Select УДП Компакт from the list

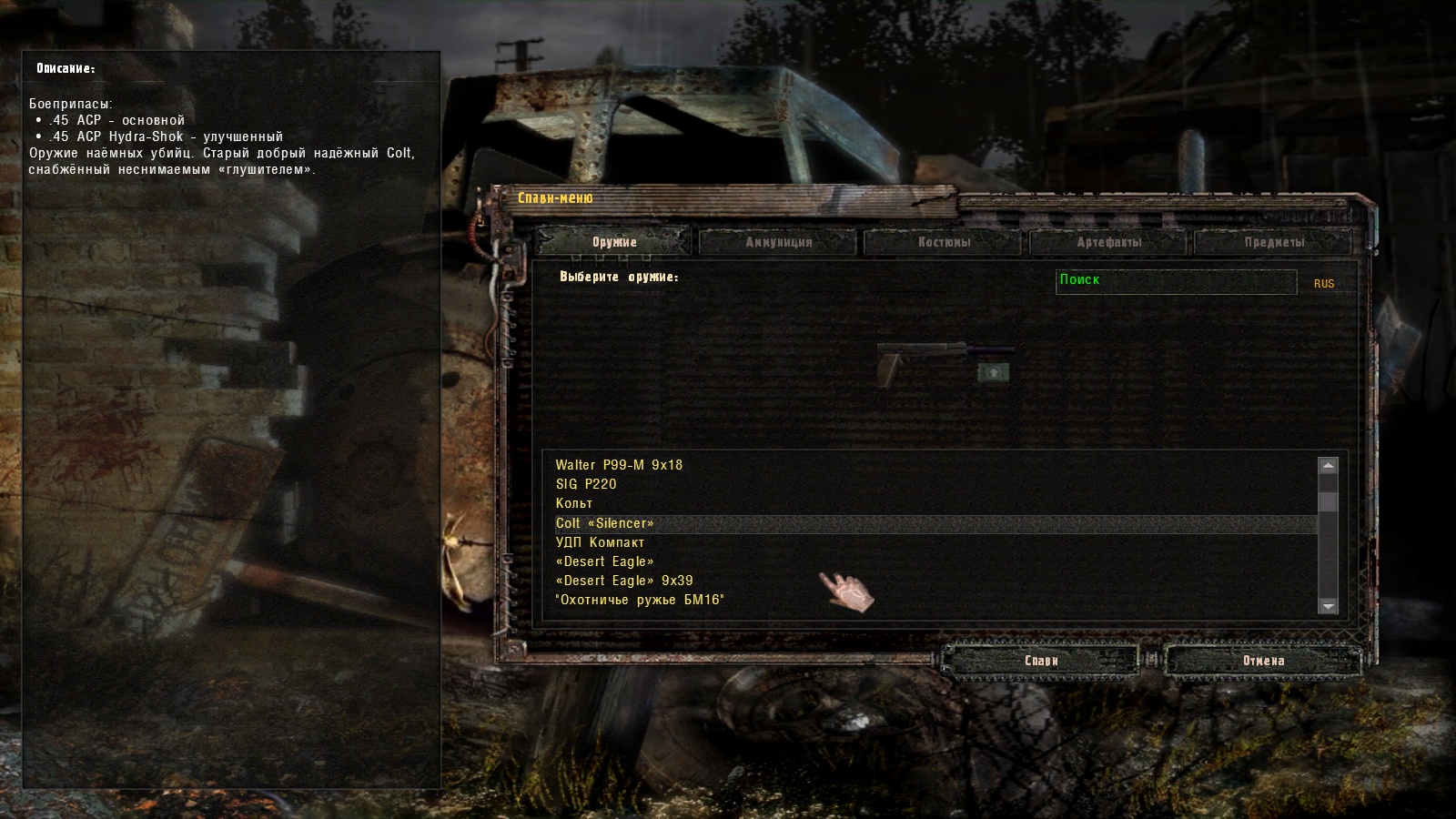coord(600,542)
